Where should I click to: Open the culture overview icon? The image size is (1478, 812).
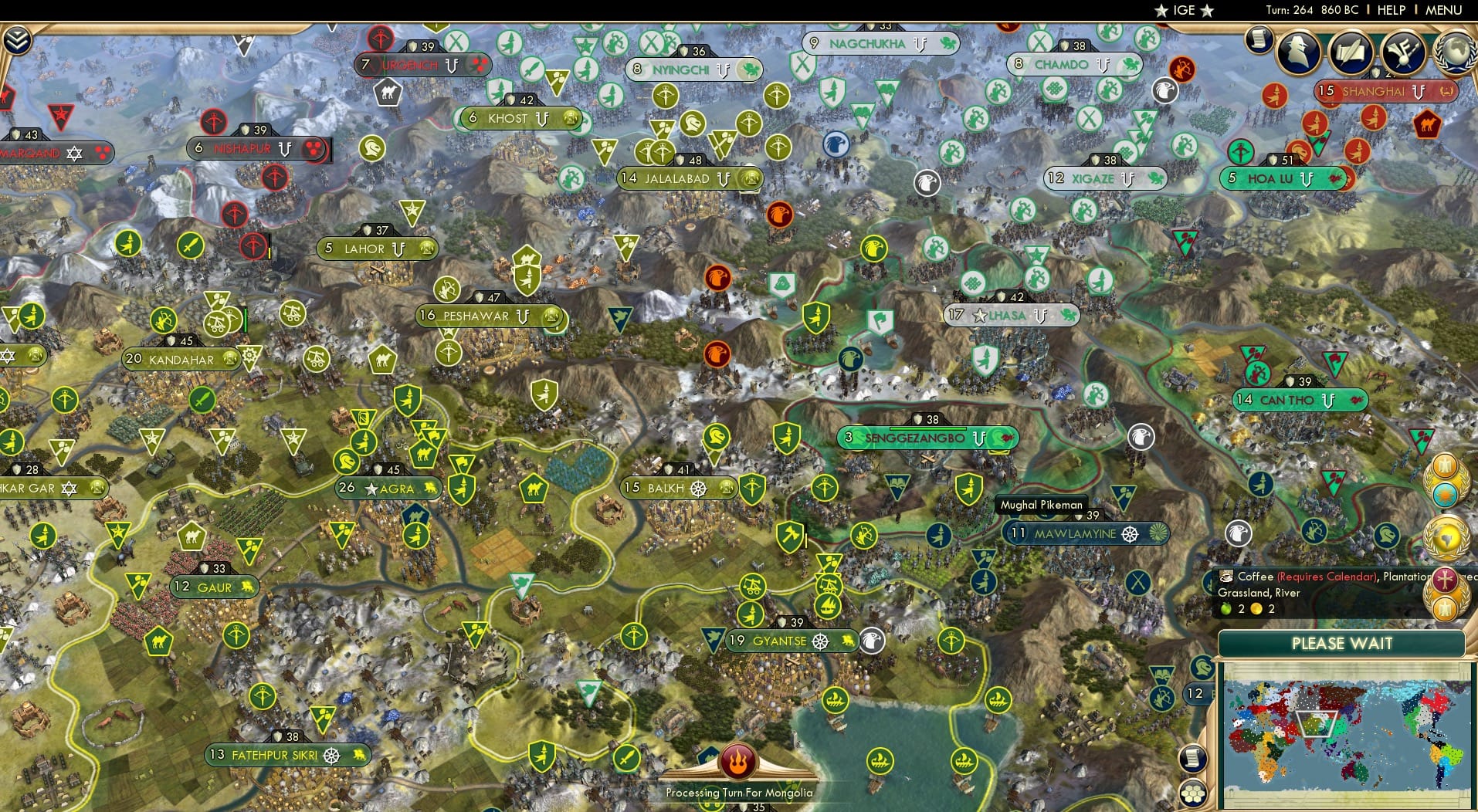[1402, 52]
